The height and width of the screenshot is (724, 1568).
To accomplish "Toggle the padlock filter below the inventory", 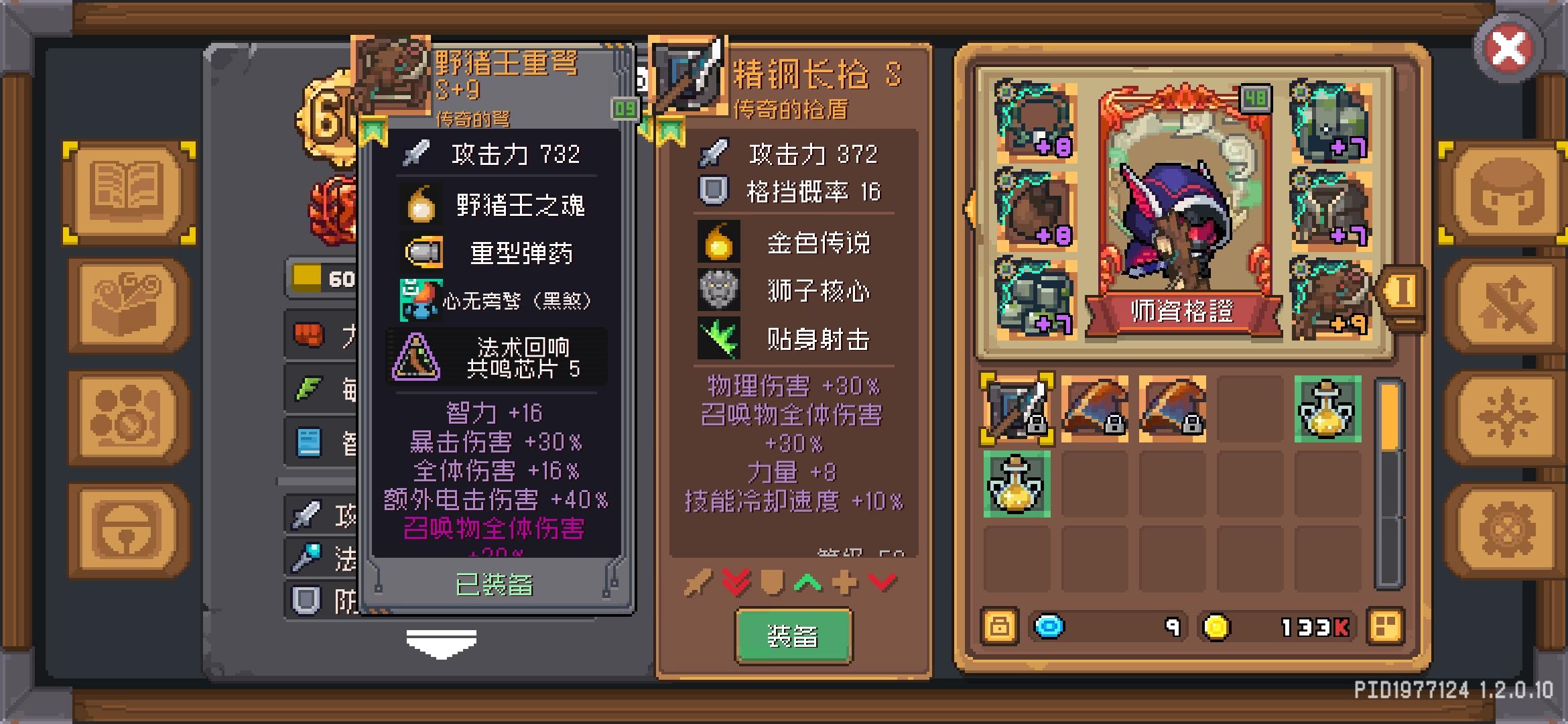I will pos(999,625).
